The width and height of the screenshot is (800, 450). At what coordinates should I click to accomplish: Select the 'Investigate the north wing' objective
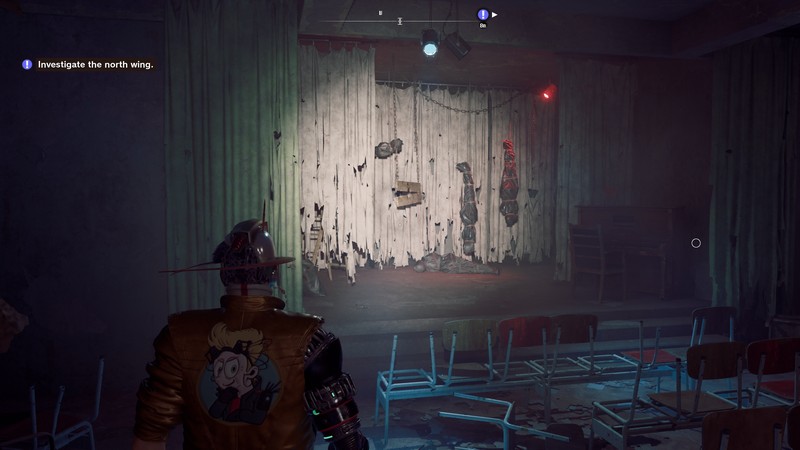[94, 65]
